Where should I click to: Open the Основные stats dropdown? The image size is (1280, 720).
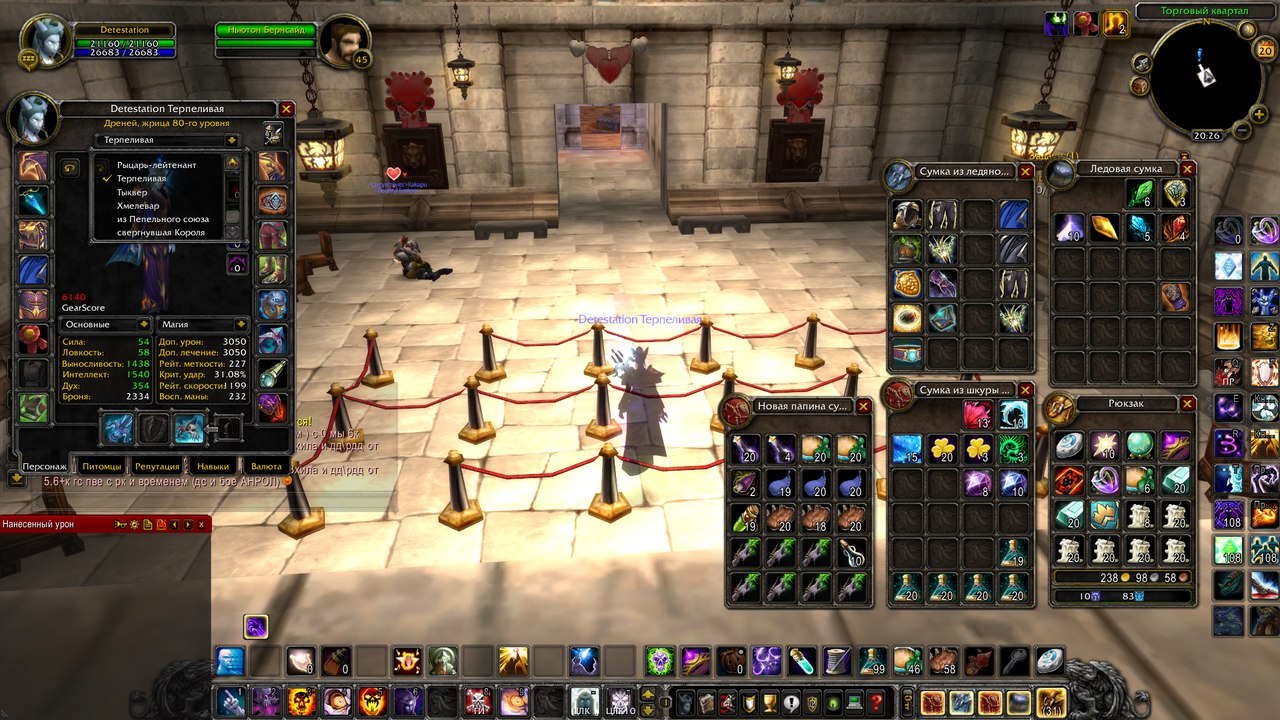tap(105, 324)
